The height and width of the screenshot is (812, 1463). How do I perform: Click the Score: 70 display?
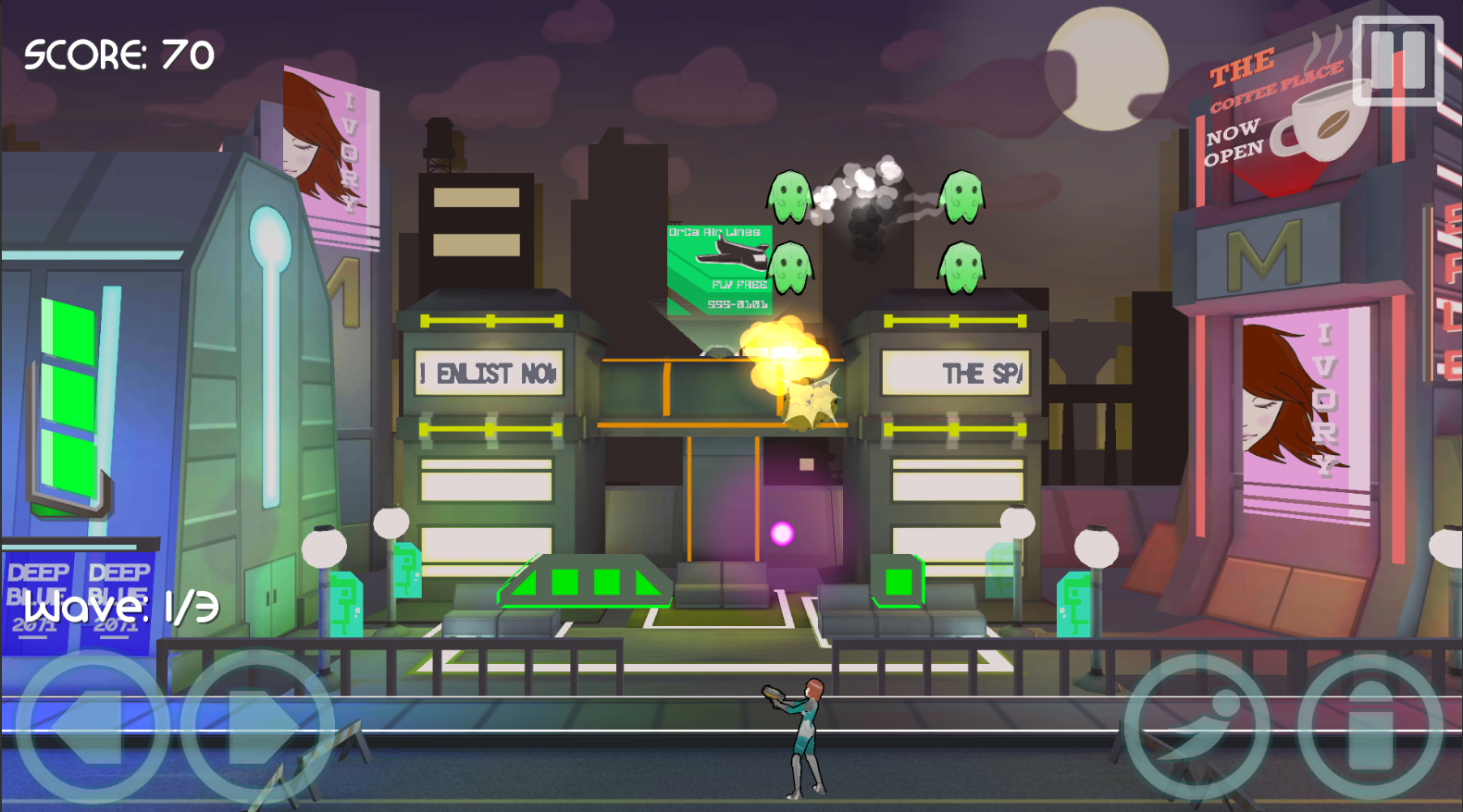118,55
